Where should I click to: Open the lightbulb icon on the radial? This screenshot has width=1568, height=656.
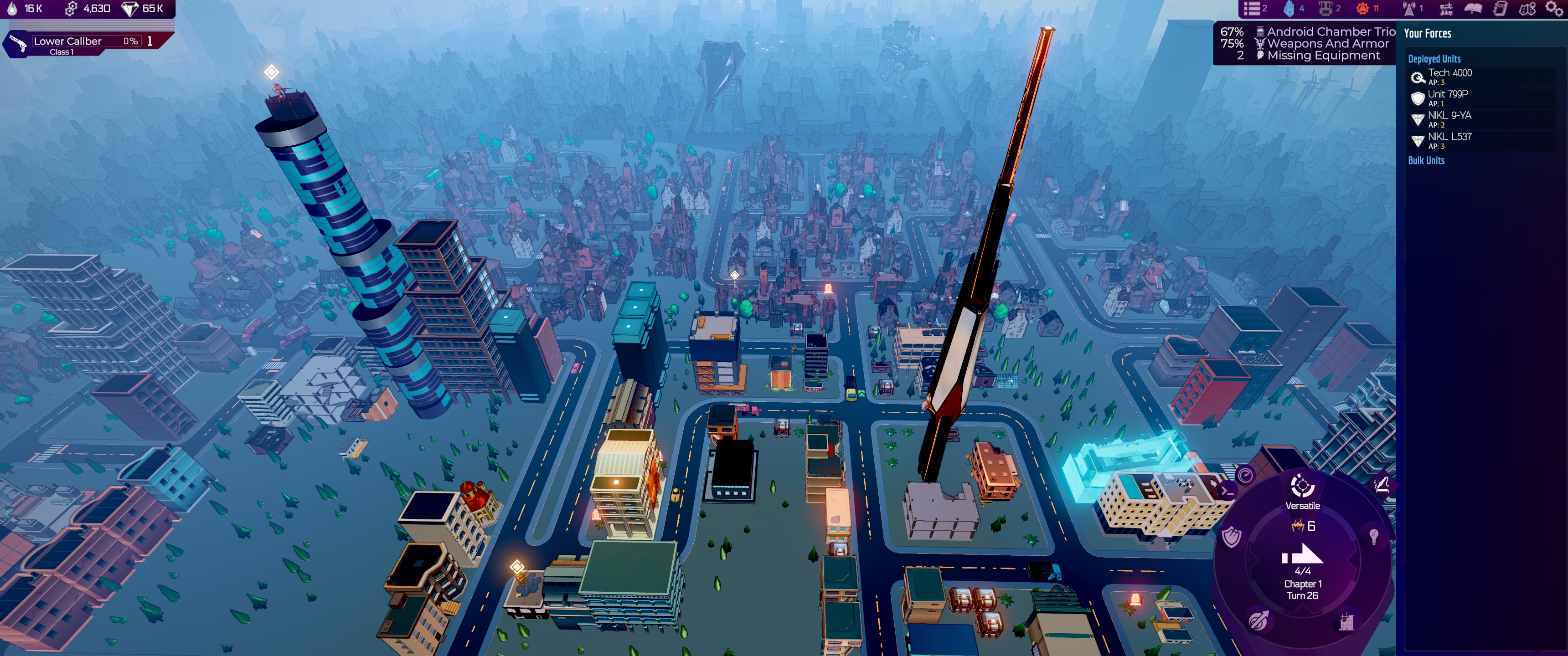coord(1373,536)
